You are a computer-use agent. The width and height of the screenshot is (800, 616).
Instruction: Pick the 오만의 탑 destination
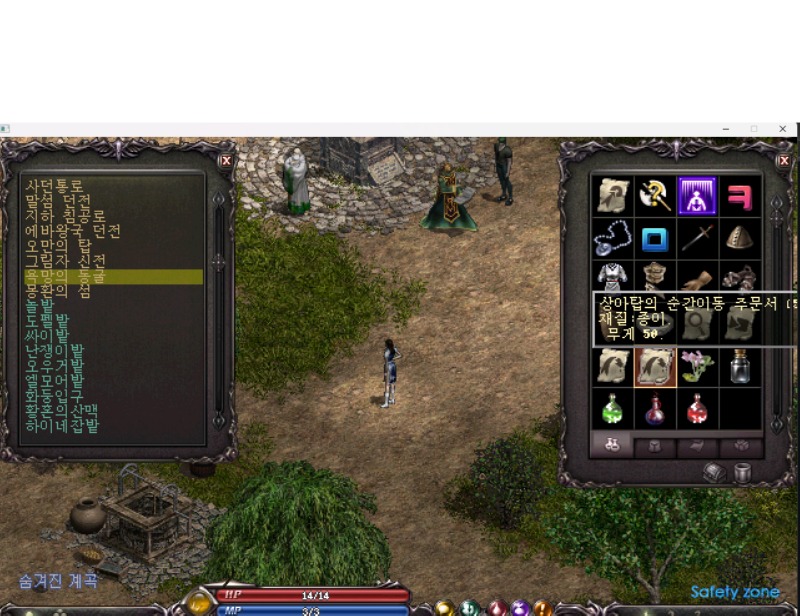tap(61, 246)
